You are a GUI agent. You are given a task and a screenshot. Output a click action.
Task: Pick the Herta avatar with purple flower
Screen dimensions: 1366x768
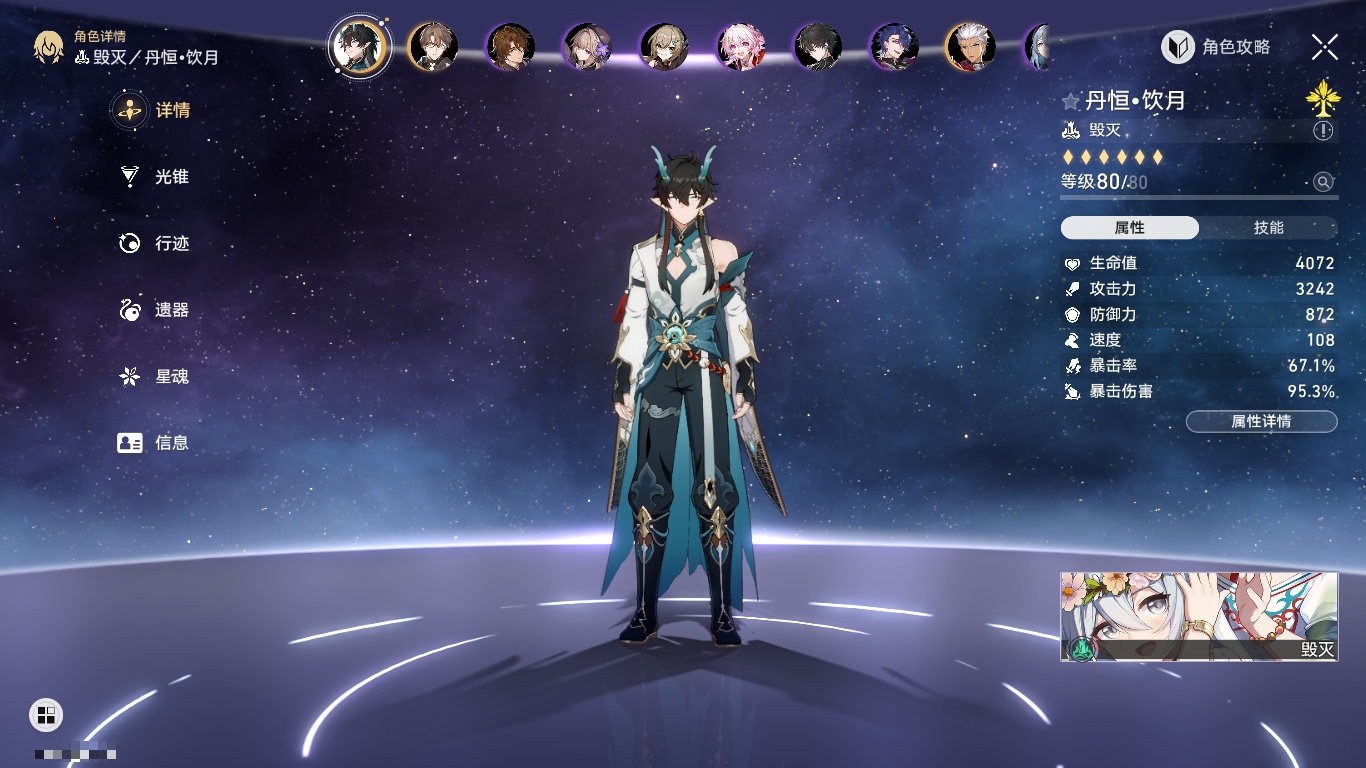[587, 47]
